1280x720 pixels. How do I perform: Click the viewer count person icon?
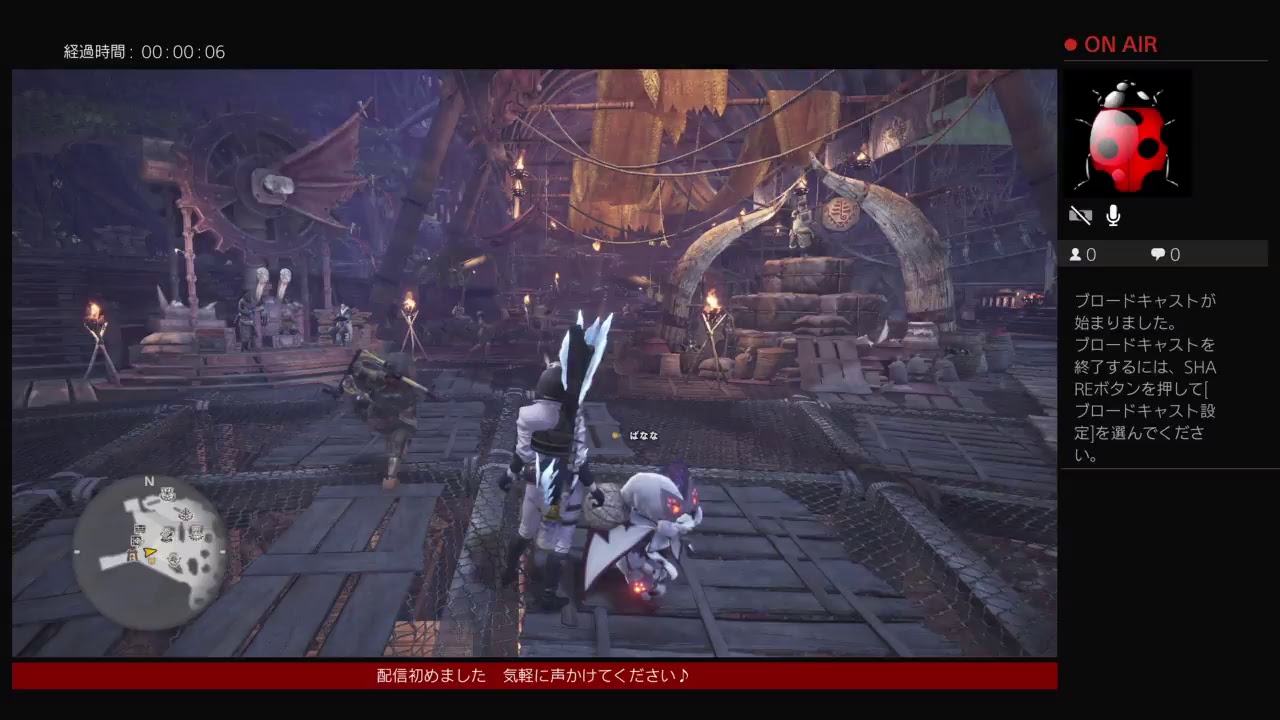pos(1076,254)
